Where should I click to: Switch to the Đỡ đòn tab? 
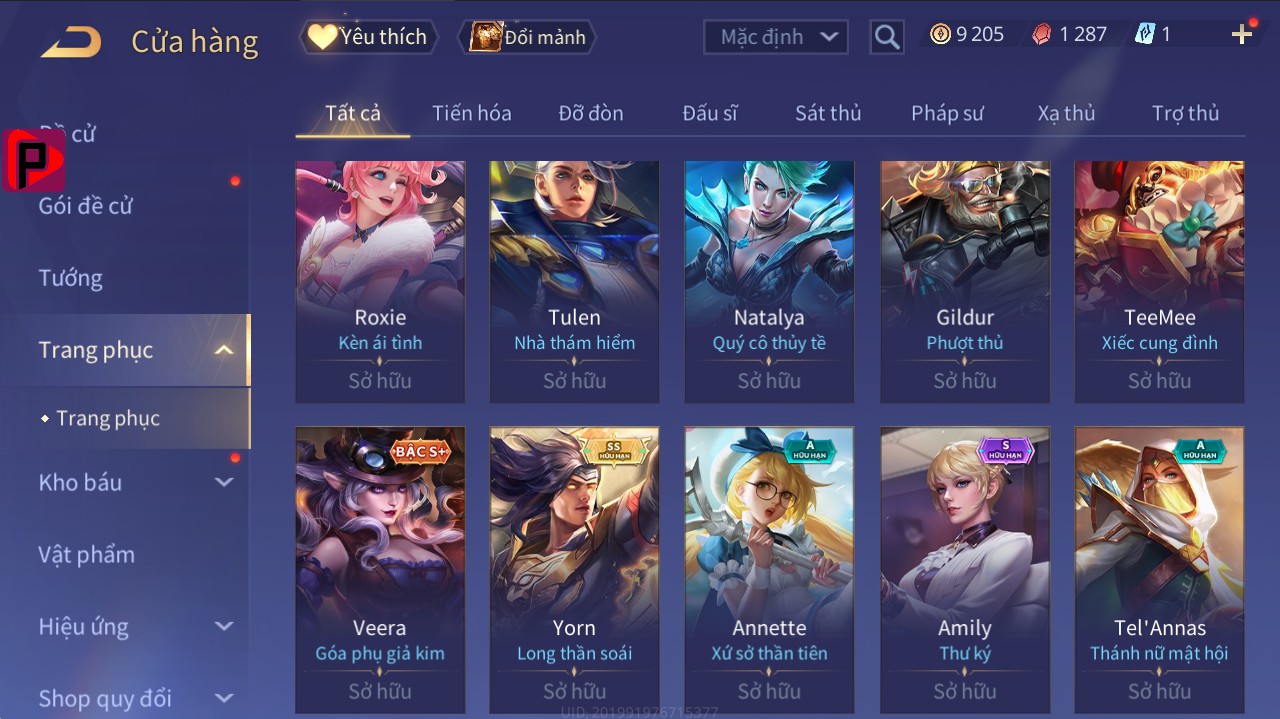pos(590,113)
